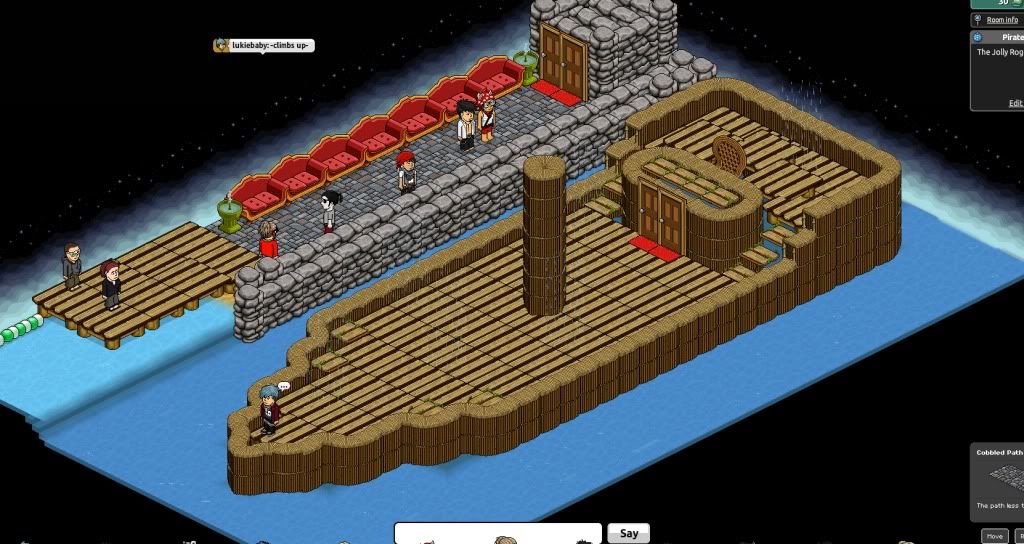The image size is (1024, 544).
Task: Click the Move button for Cobbled Path
Action: point(993,536)
